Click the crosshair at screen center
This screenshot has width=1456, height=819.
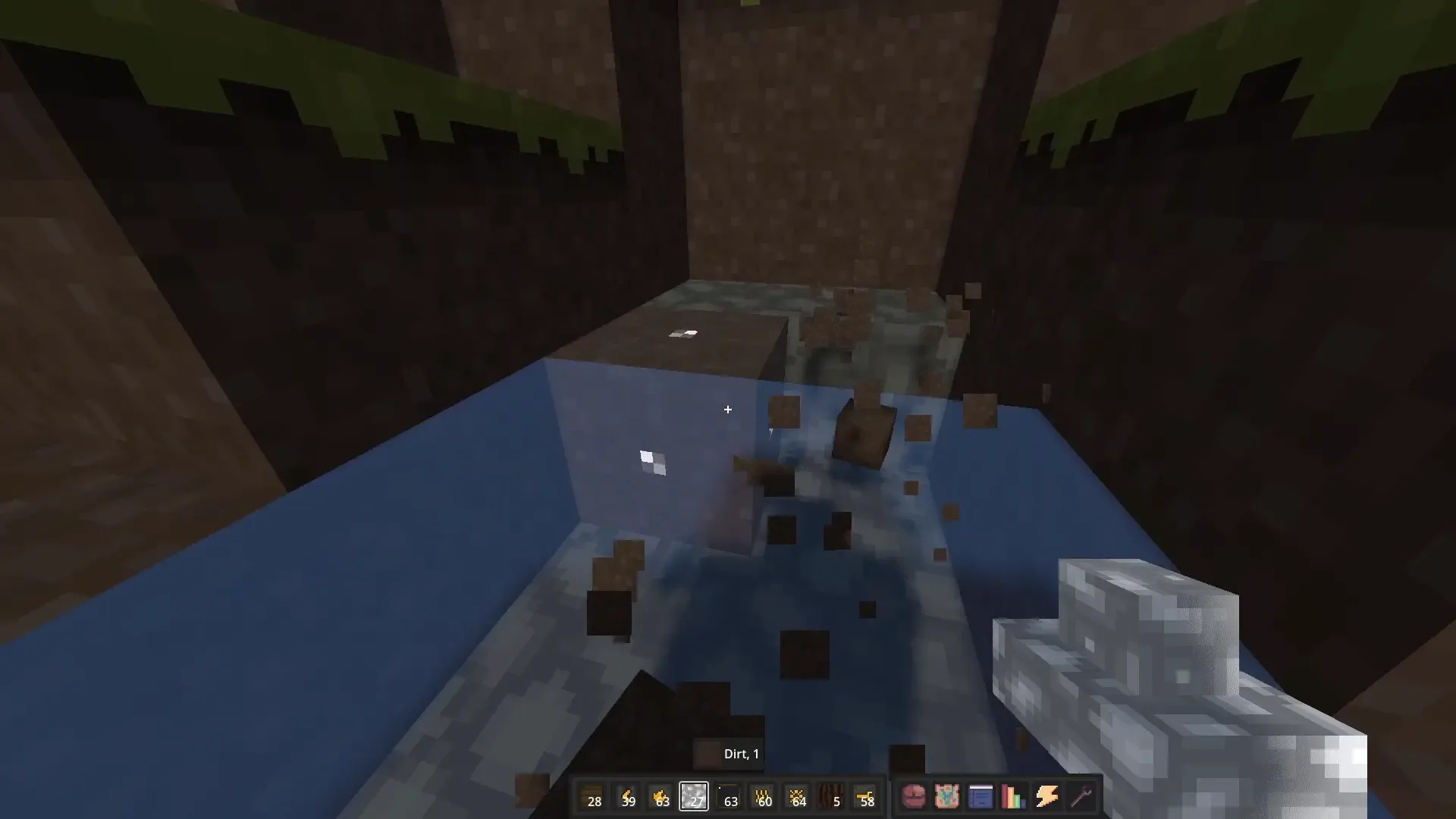pyautogui.click(x=728, y=409)
